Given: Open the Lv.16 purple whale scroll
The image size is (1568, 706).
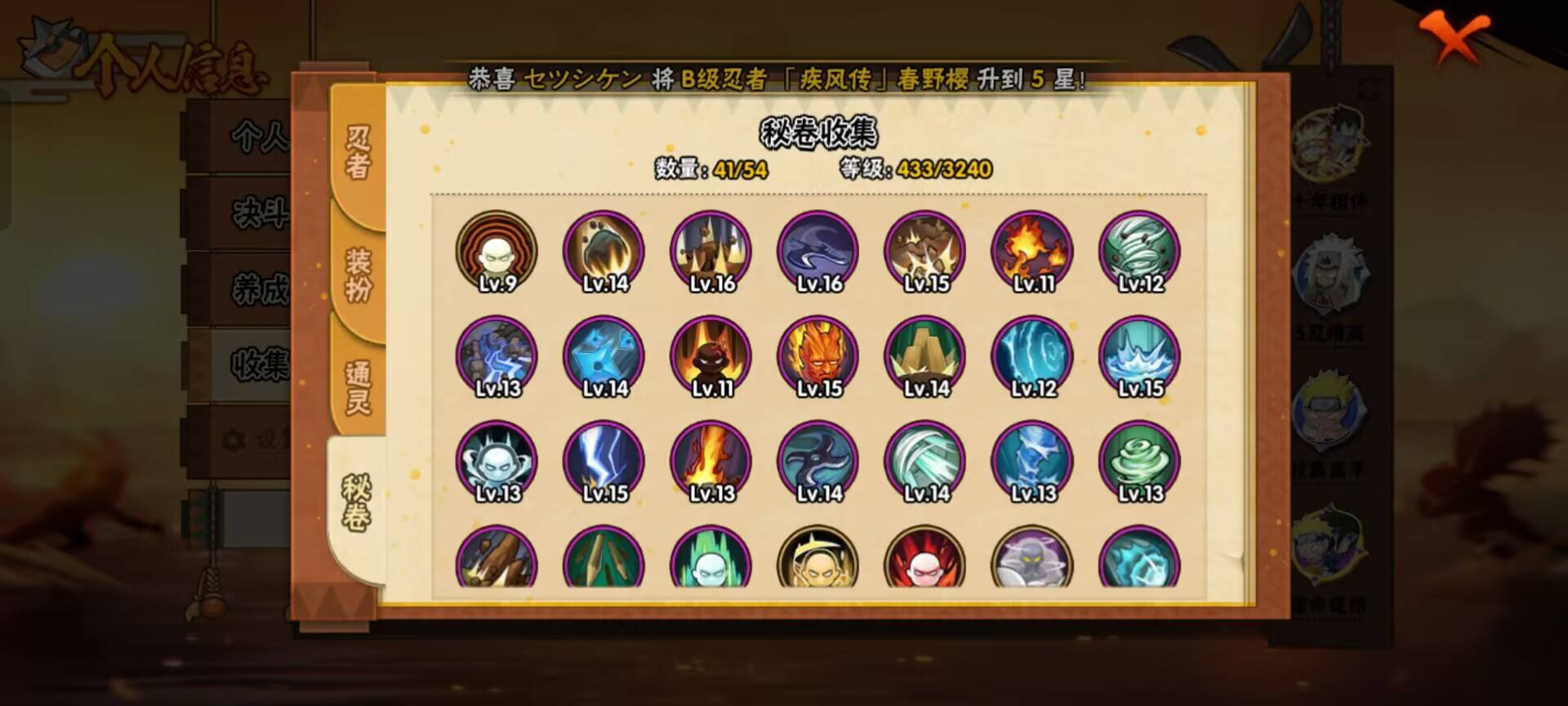Looking at the screenshot, I should (x=816, y=252).
